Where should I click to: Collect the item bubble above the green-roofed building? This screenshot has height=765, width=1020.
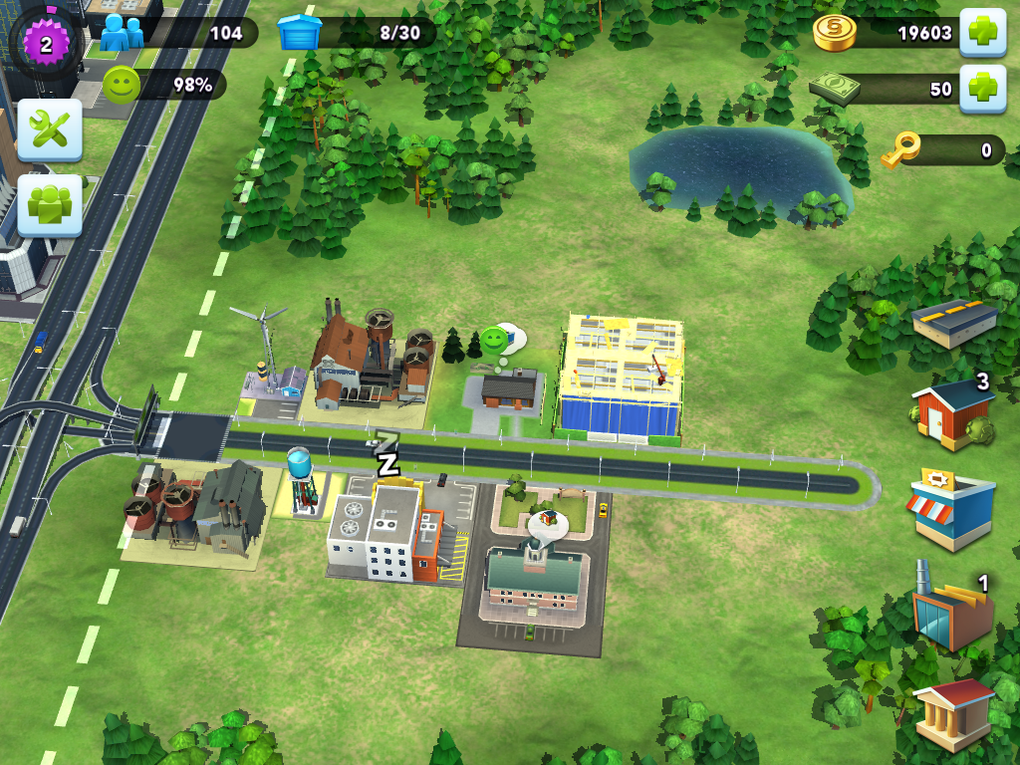click(x=546, y=523)
